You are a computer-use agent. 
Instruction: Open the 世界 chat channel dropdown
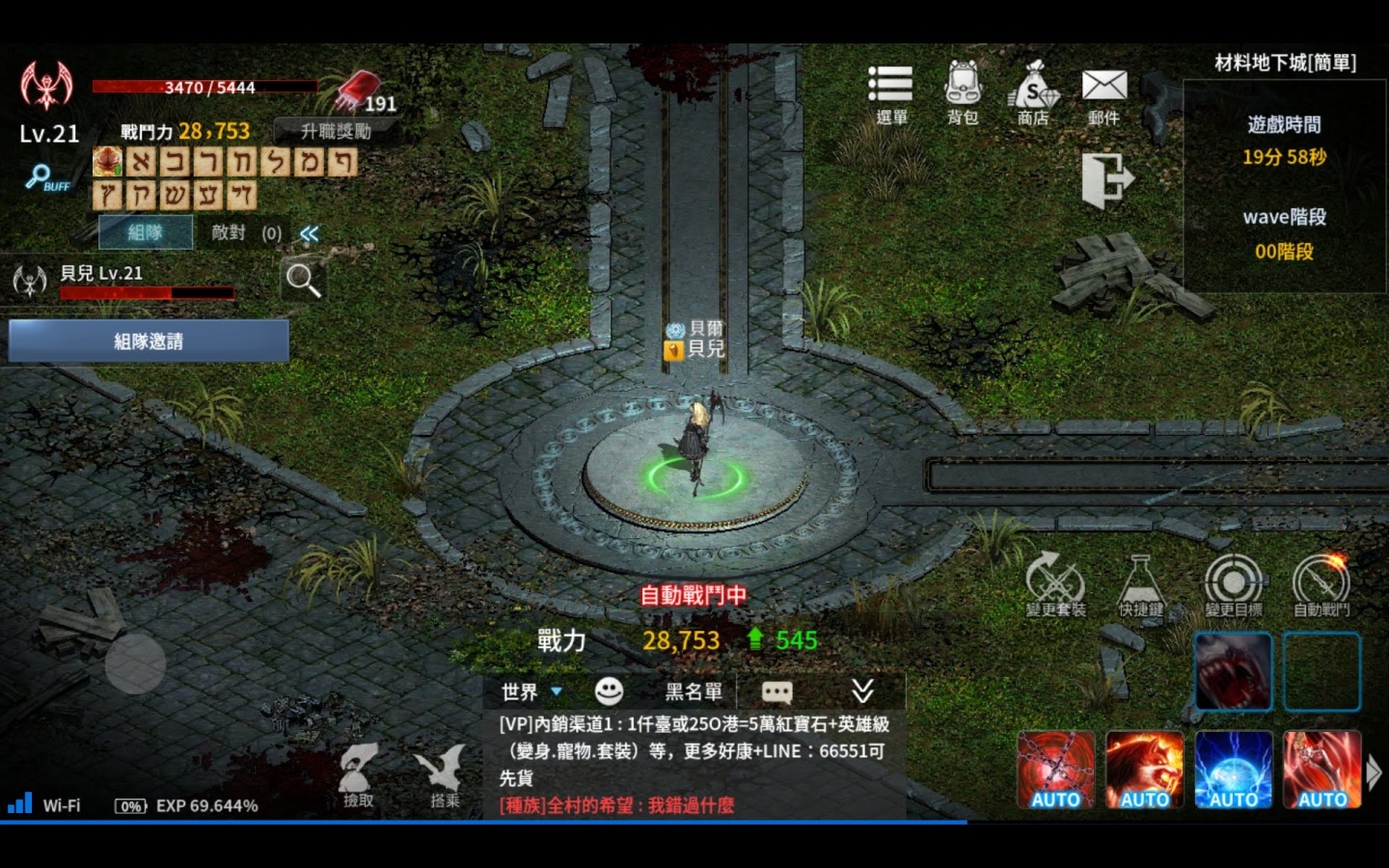[x=526, y=692]
